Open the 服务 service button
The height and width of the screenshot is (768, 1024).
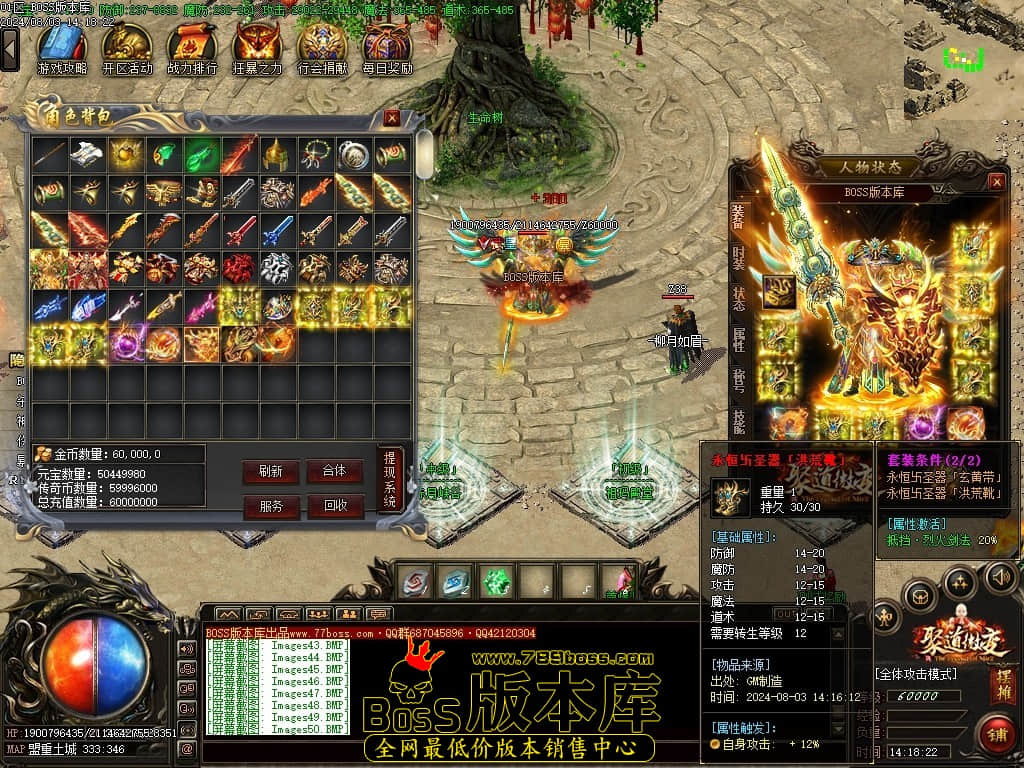click(x=270, y=507)
